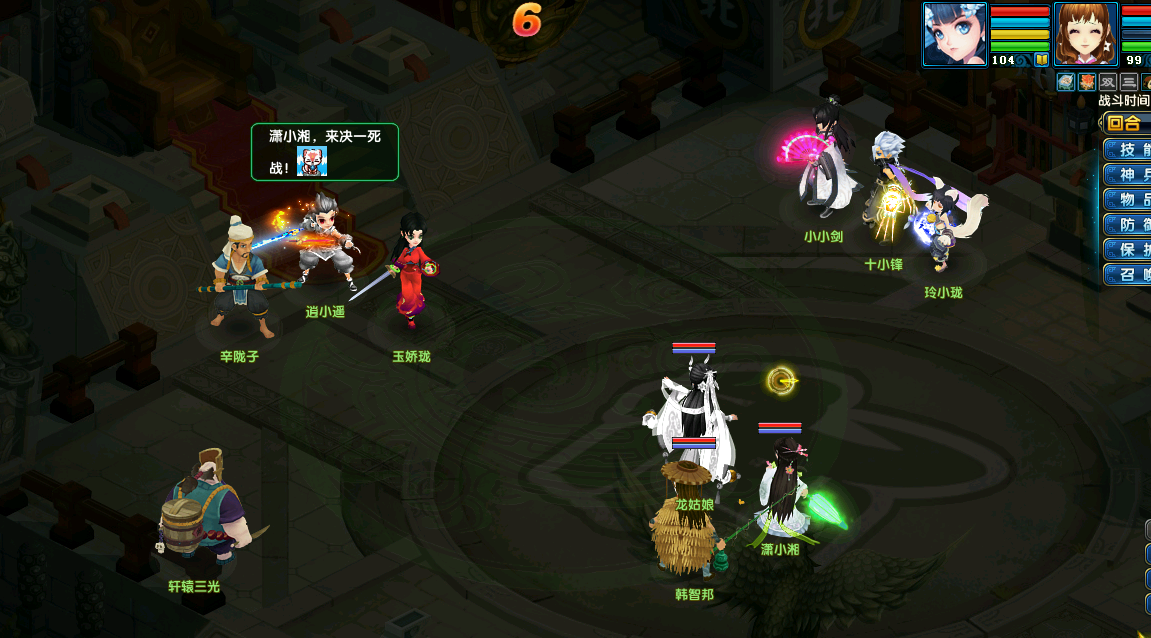This screenshot has width=1151, height=638.
Task: Click the orange fox buff icon
Action: [1087, 82]
